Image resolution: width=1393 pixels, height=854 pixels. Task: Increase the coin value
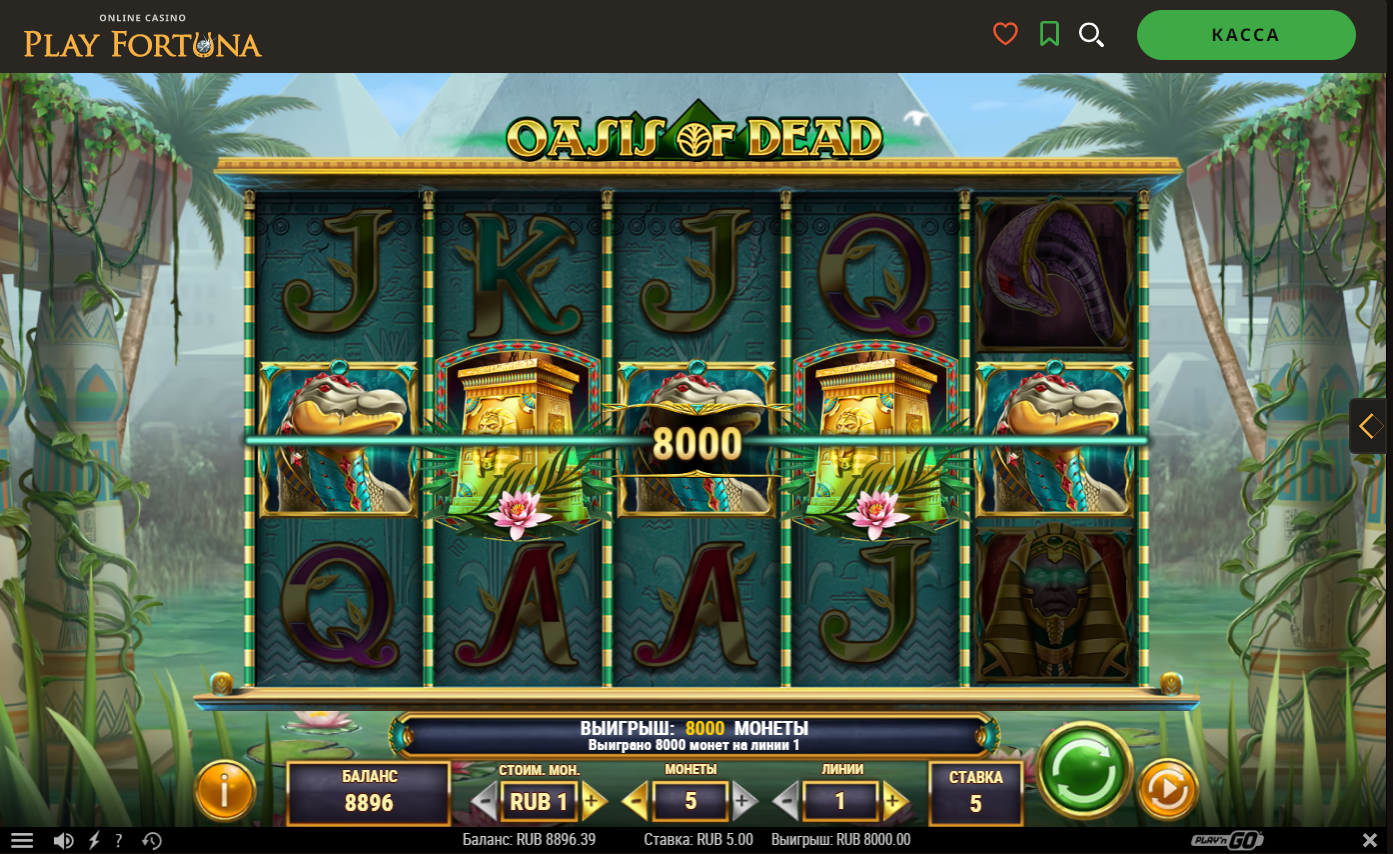592,800
